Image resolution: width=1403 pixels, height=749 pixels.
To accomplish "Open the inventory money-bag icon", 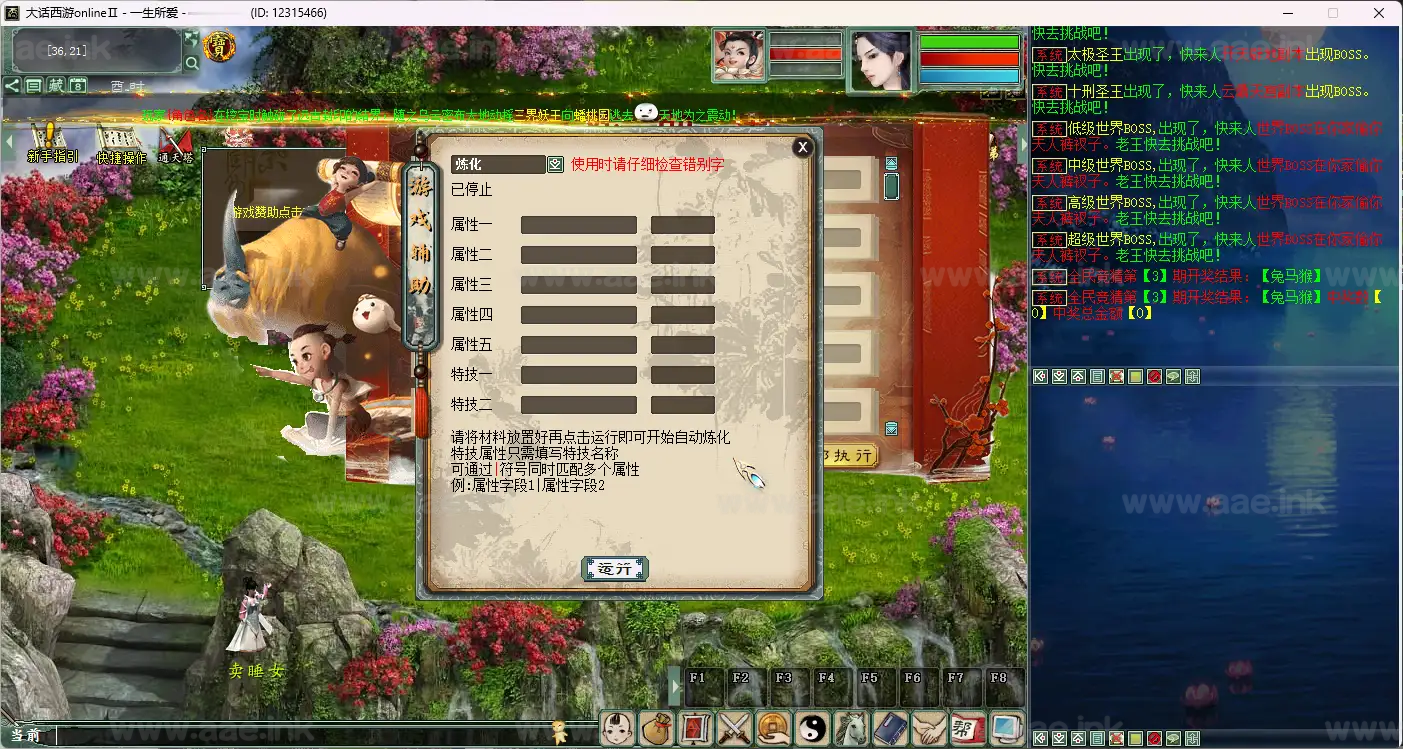I will (x=656, y=728).
